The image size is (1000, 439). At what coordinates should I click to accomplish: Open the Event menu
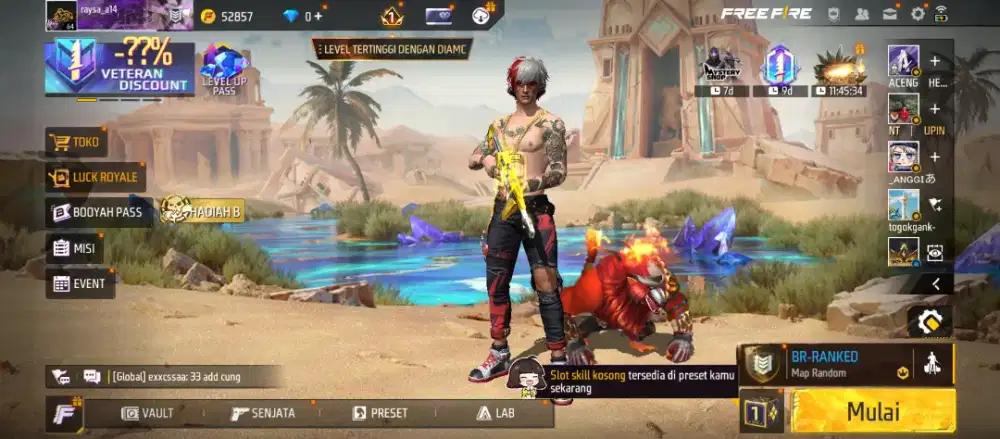80,283
